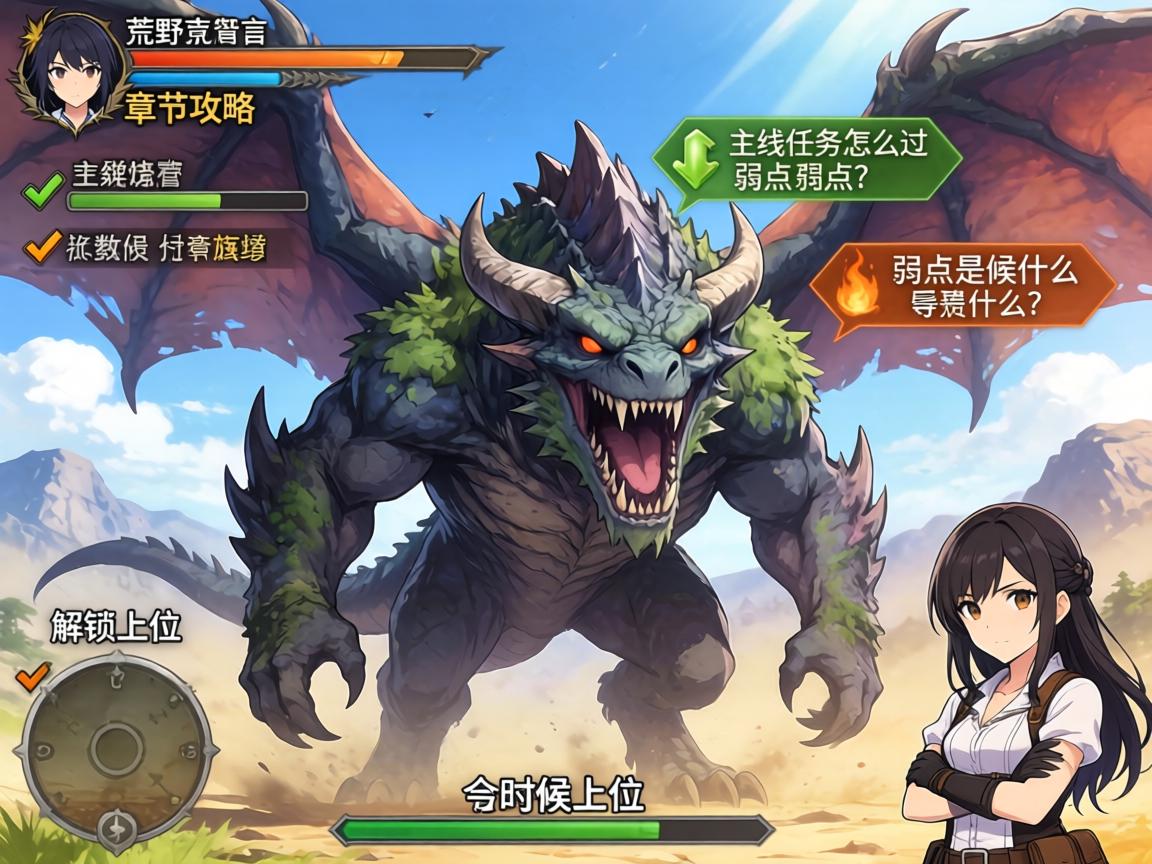Select the green 主线任务怎么过 dialogue option

tap(806, 161)
